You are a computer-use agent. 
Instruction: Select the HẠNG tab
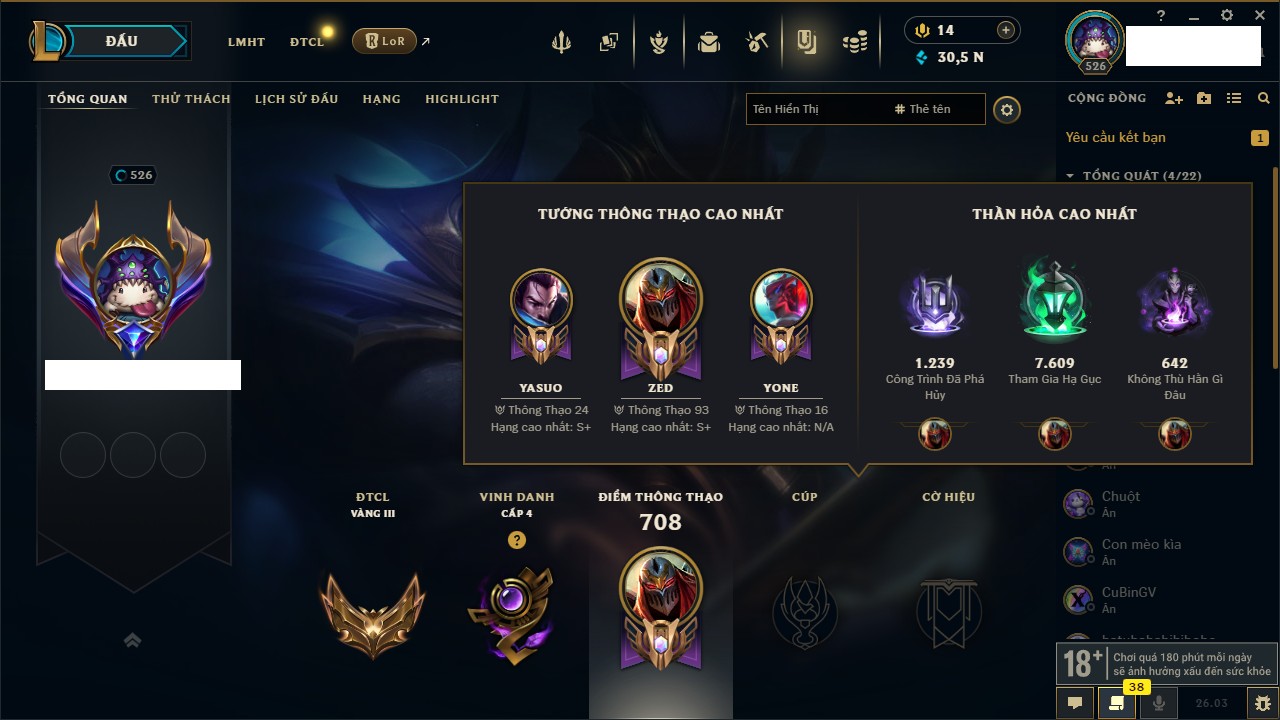click(381, 99)
